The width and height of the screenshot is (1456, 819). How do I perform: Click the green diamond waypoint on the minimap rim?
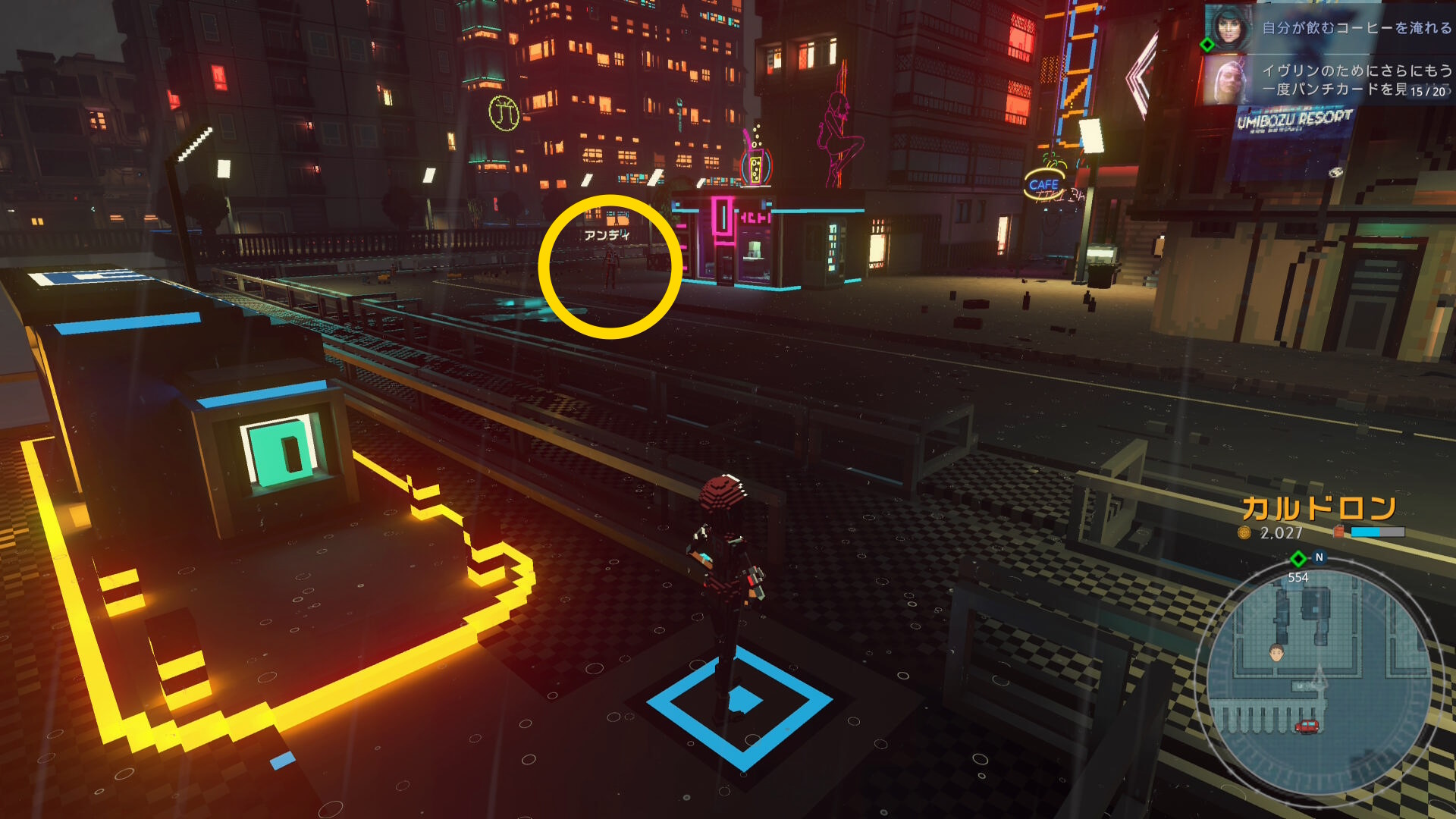[1298, 559]
